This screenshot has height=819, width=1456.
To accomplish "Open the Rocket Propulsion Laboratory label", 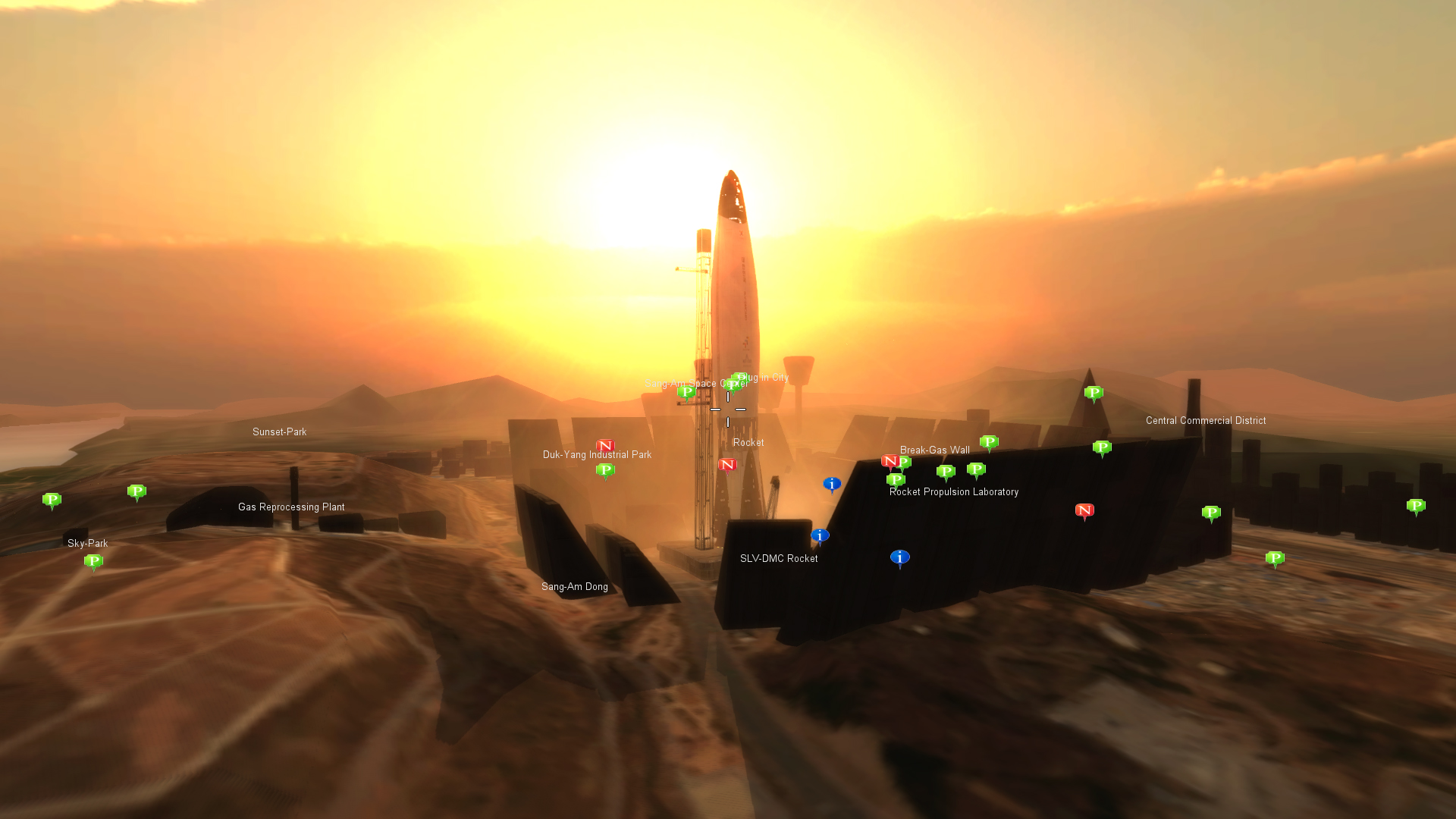I will [953, 492].
